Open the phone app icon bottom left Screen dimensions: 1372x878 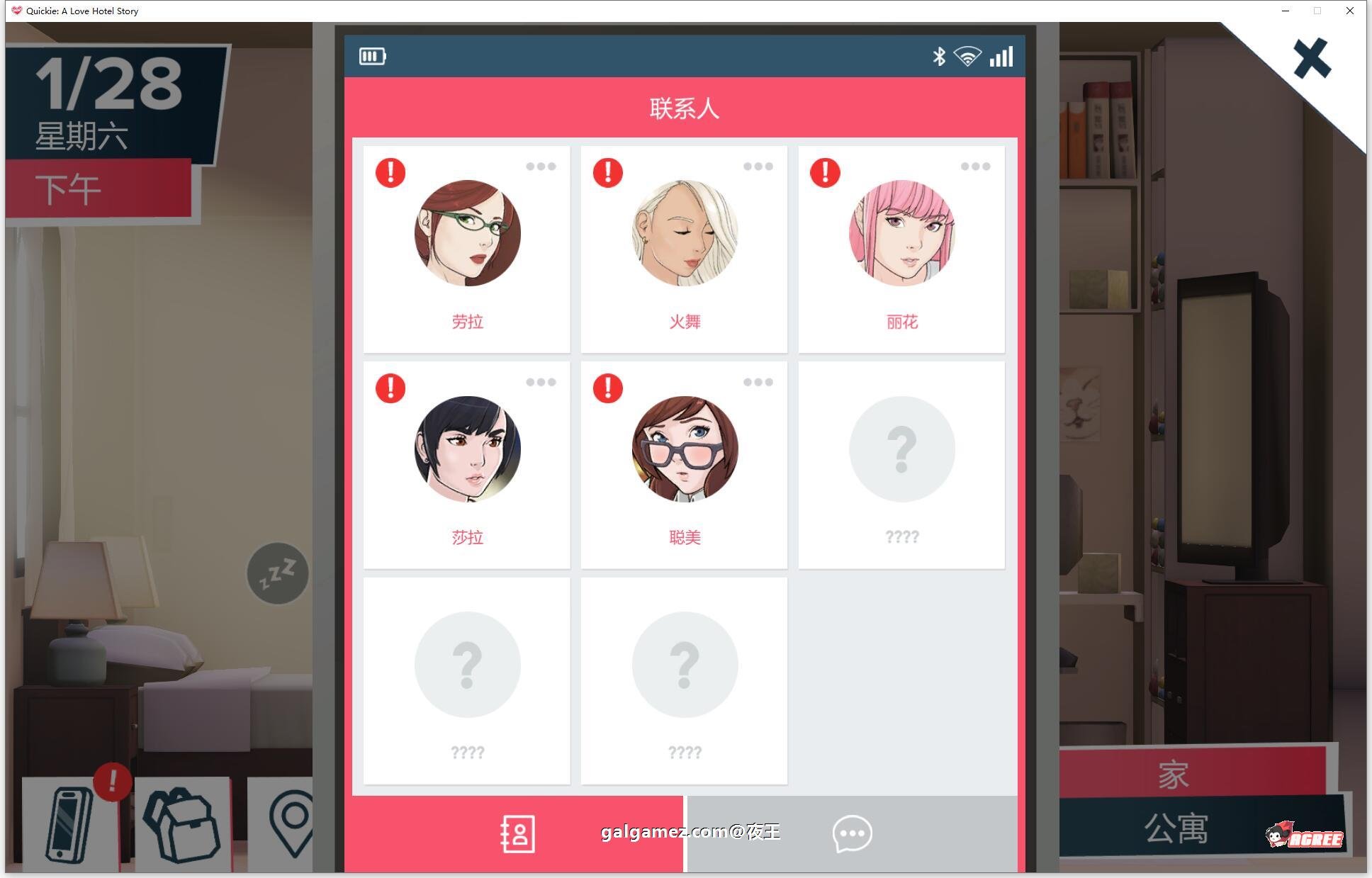(x=71, y=826)
